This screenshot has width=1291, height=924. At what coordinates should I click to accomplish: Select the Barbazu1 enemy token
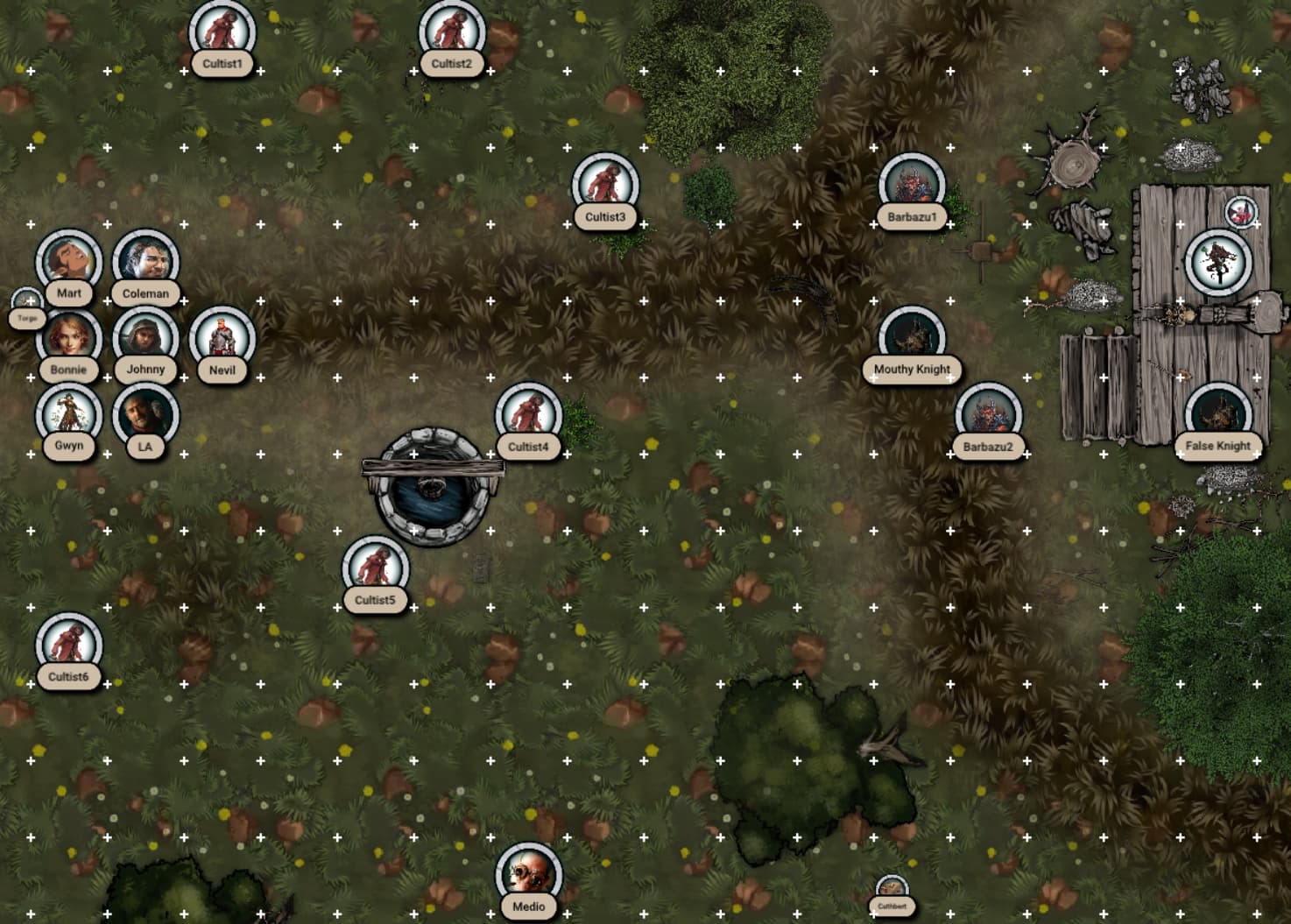coord(912,185)
